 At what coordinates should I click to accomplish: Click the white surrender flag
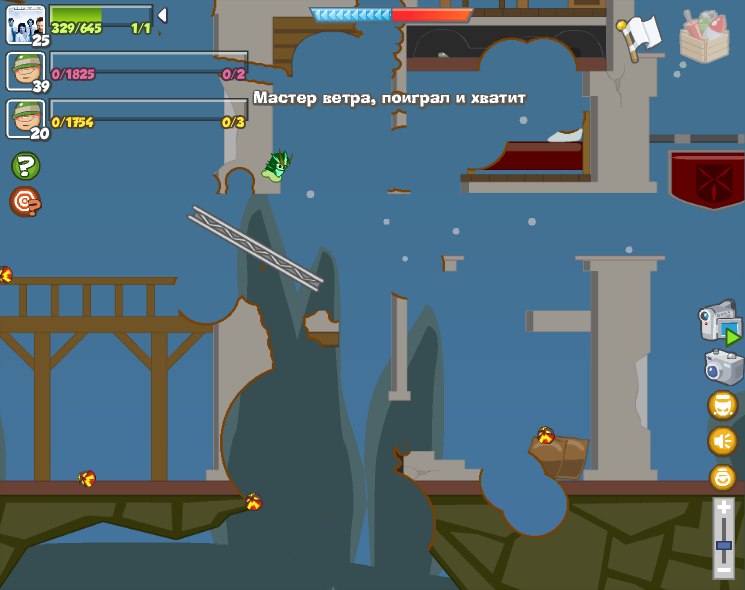click(637, 35)
